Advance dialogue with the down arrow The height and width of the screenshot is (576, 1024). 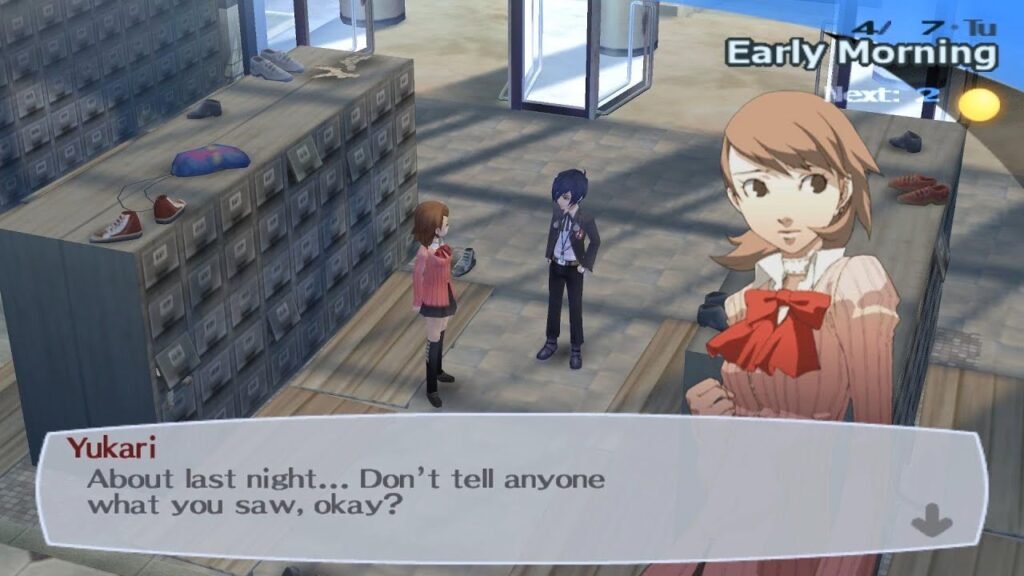(x=931, y=519)
